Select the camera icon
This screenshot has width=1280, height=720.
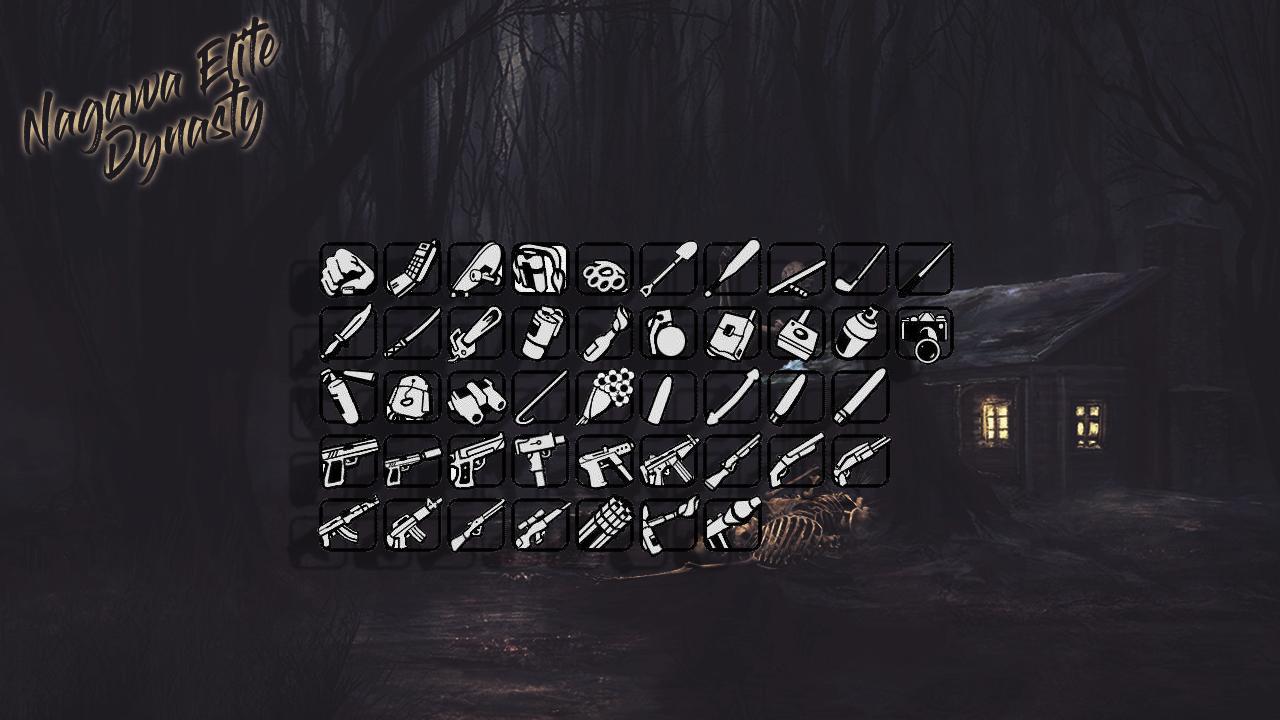[924, 334]
